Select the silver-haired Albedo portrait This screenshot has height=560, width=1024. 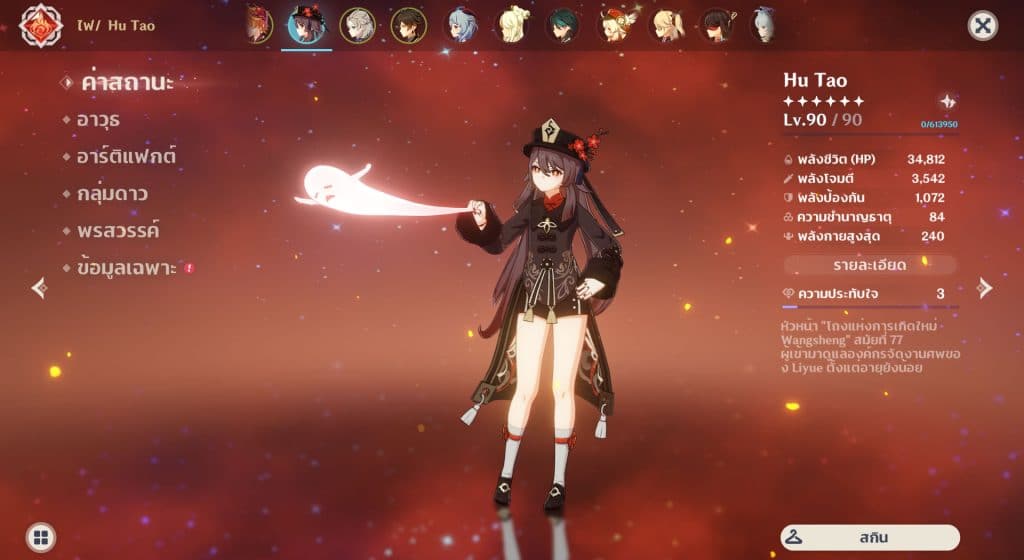(x=357, y=25)
